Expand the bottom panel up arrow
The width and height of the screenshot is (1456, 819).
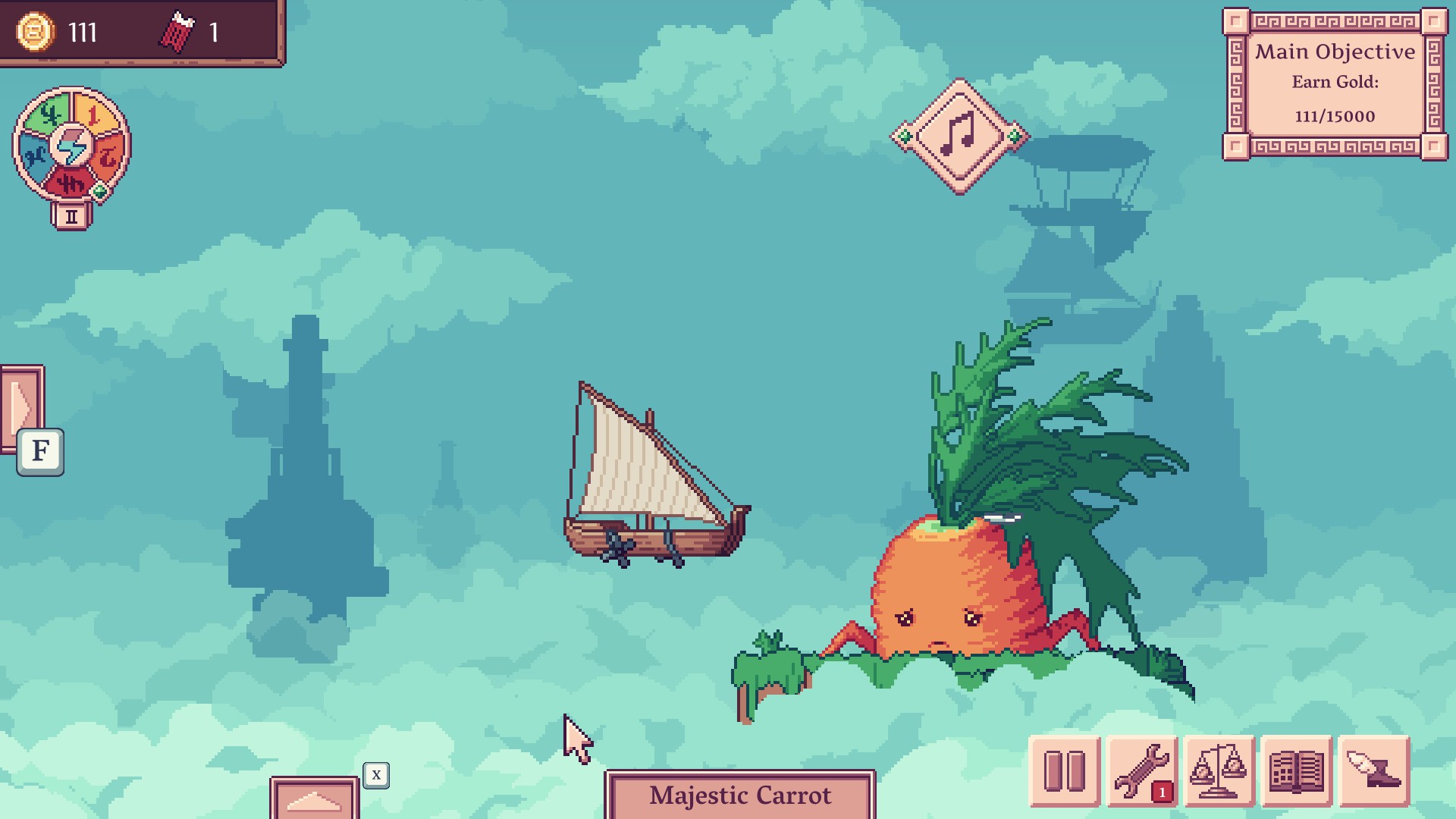[314, 799]
